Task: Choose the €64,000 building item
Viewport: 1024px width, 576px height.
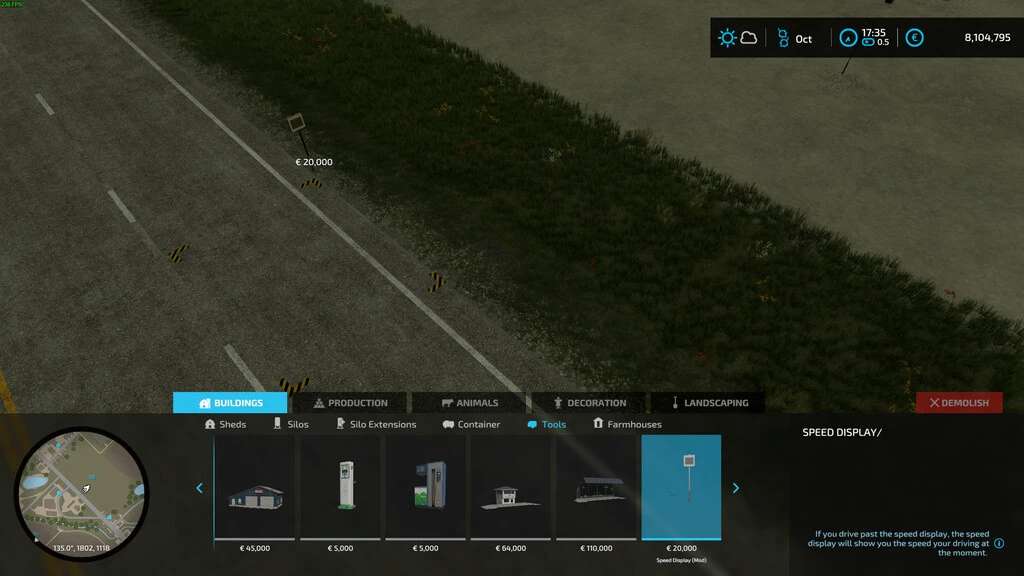Action: pos(510,488)
